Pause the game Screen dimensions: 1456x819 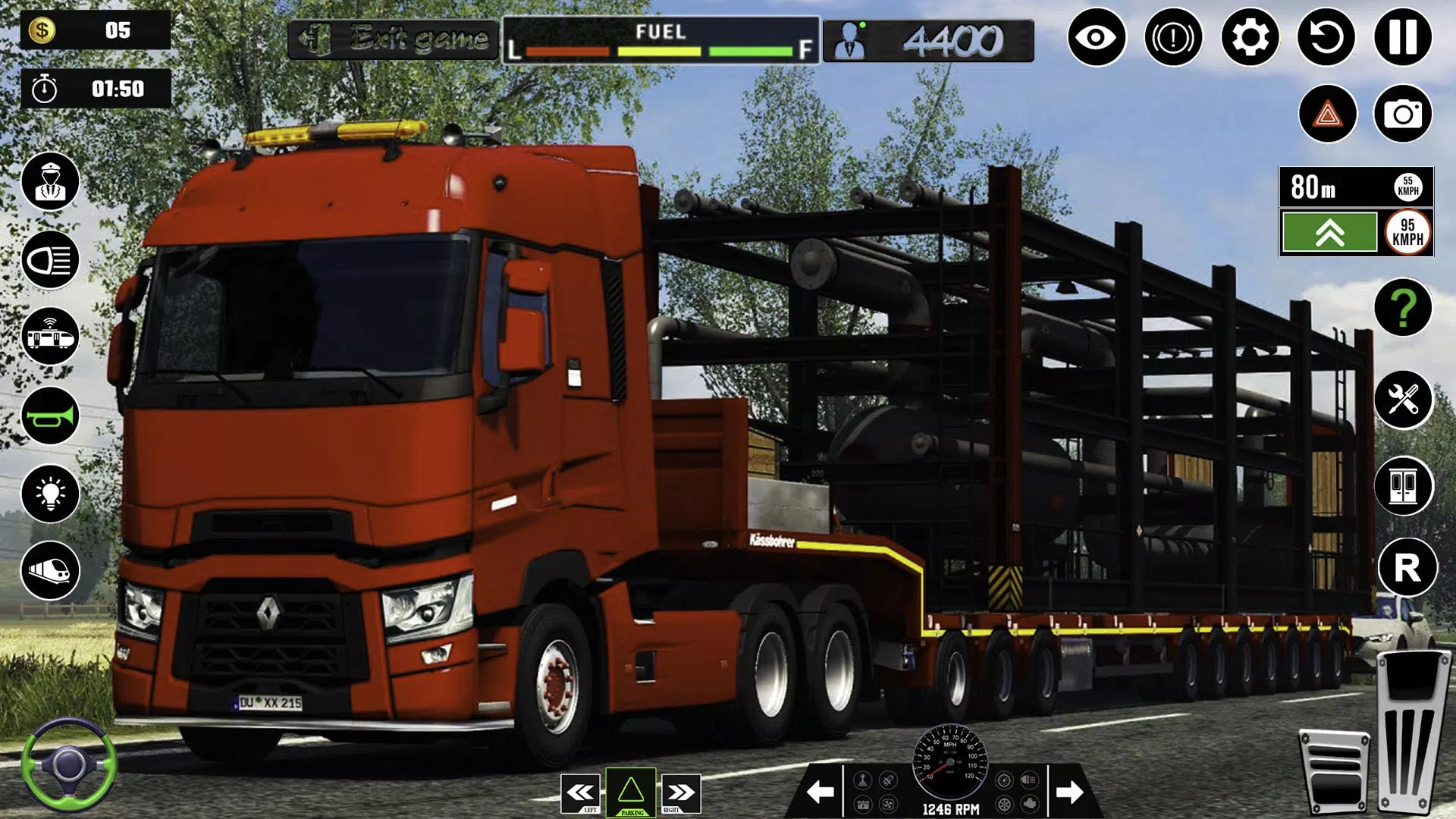click(x=1403, y=37)
